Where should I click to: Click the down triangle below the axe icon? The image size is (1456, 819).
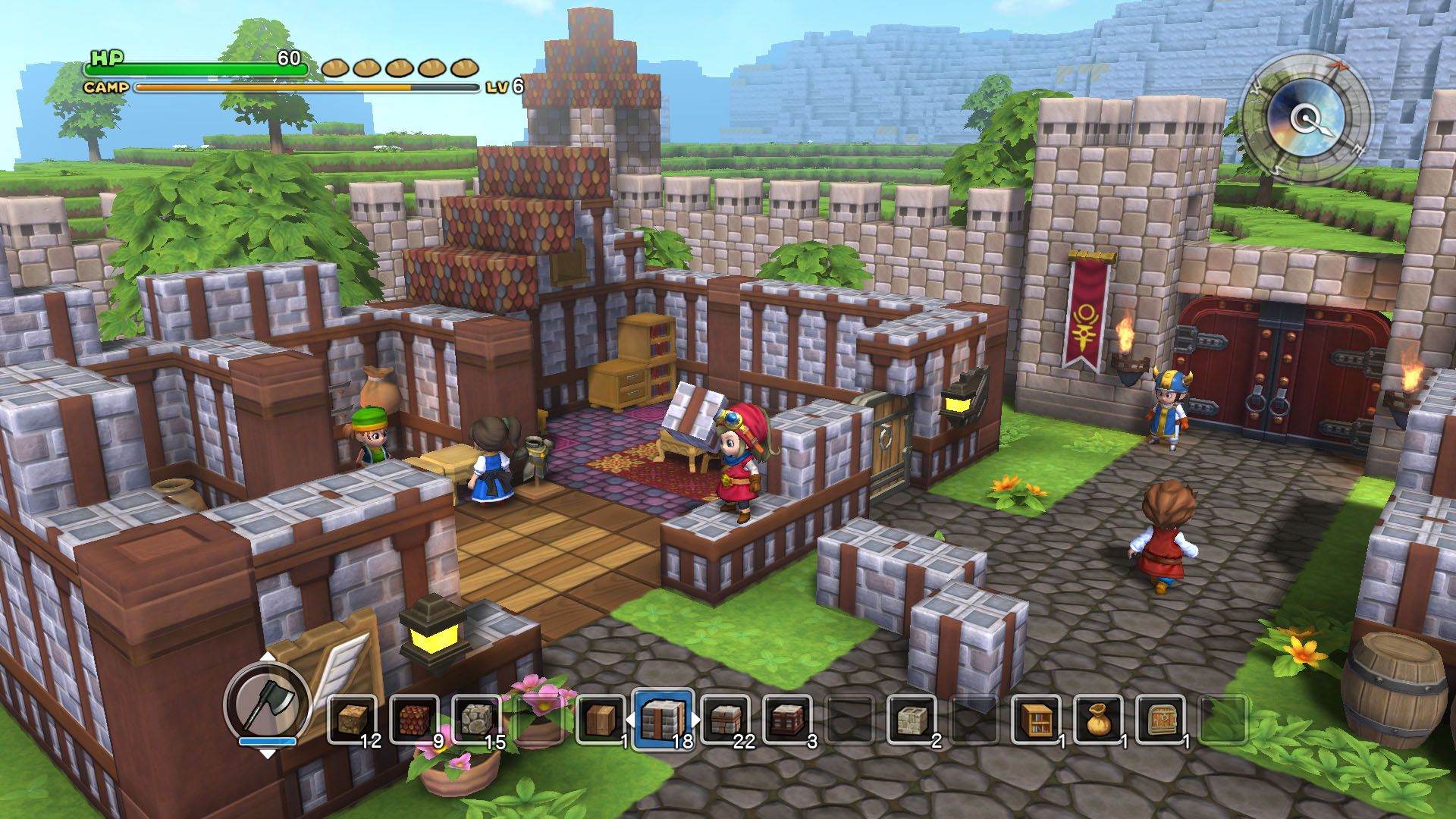pyautogui.click(x=268, y=753)
